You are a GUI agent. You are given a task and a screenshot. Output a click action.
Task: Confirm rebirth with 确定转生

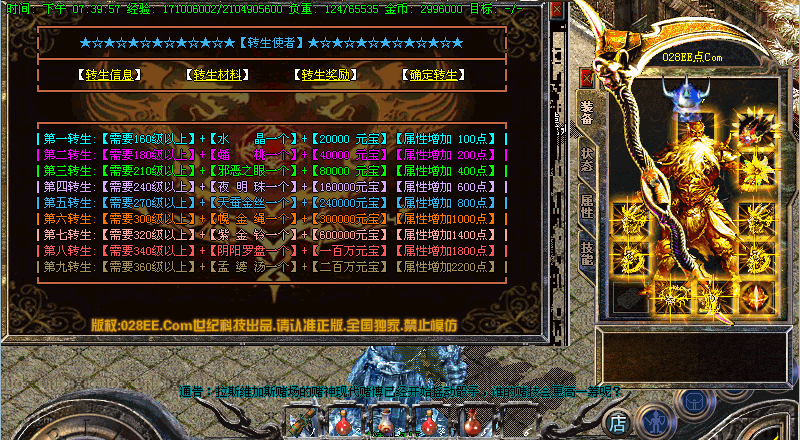433,75
